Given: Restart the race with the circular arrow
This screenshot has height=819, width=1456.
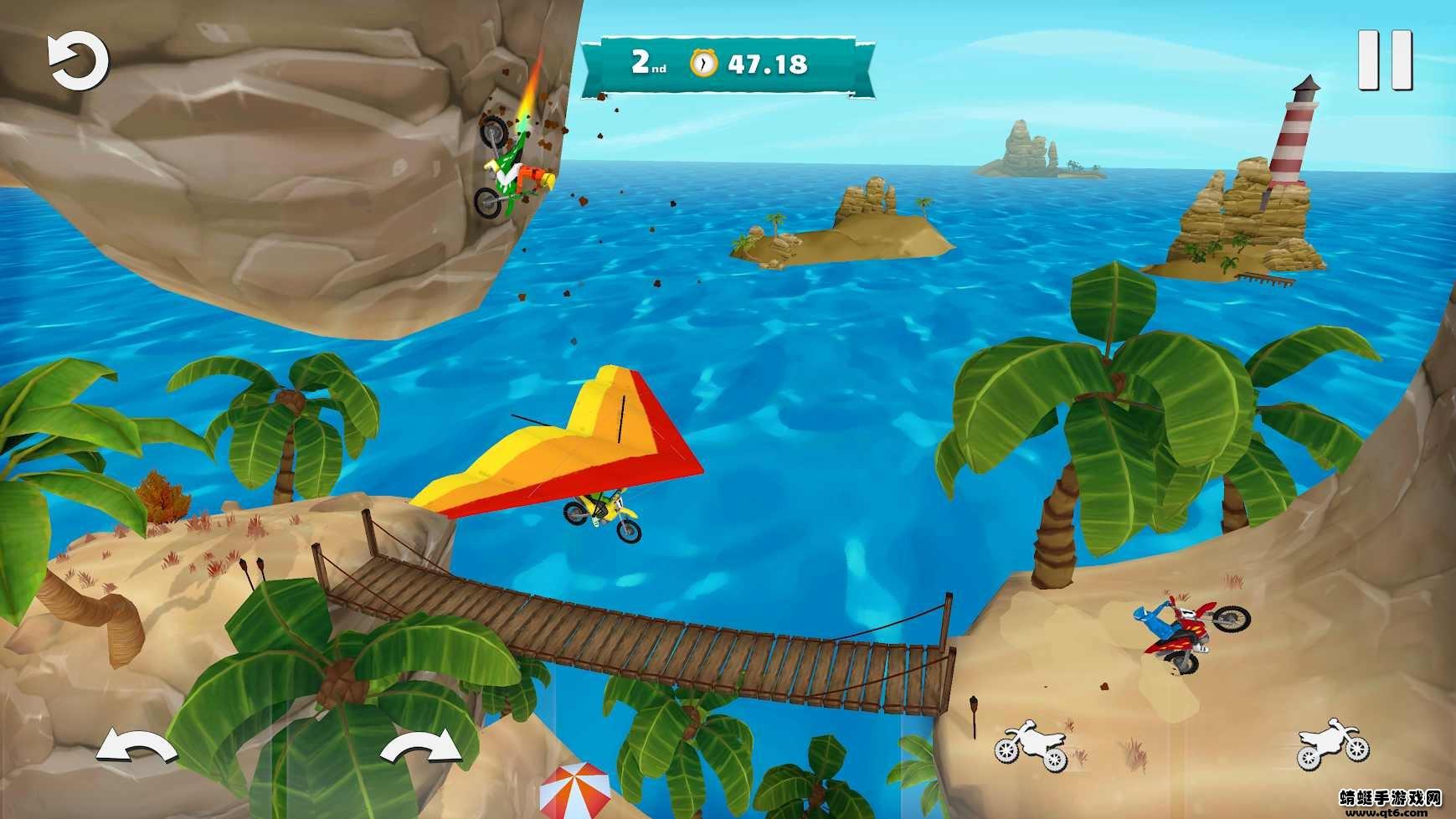Looking at the screenshot, I should (x=78, y=62).
